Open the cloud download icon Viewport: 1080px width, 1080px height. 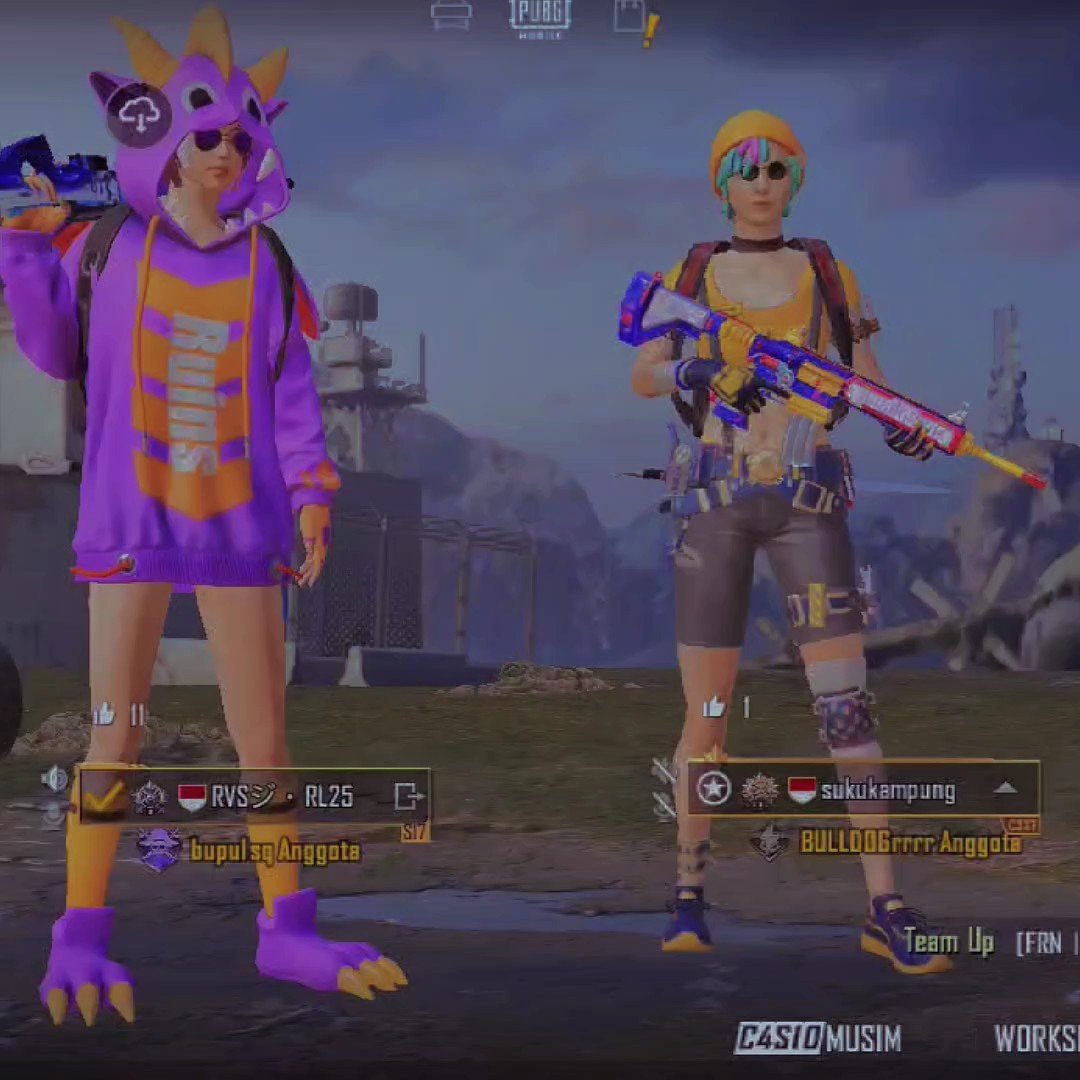point(139,115)
